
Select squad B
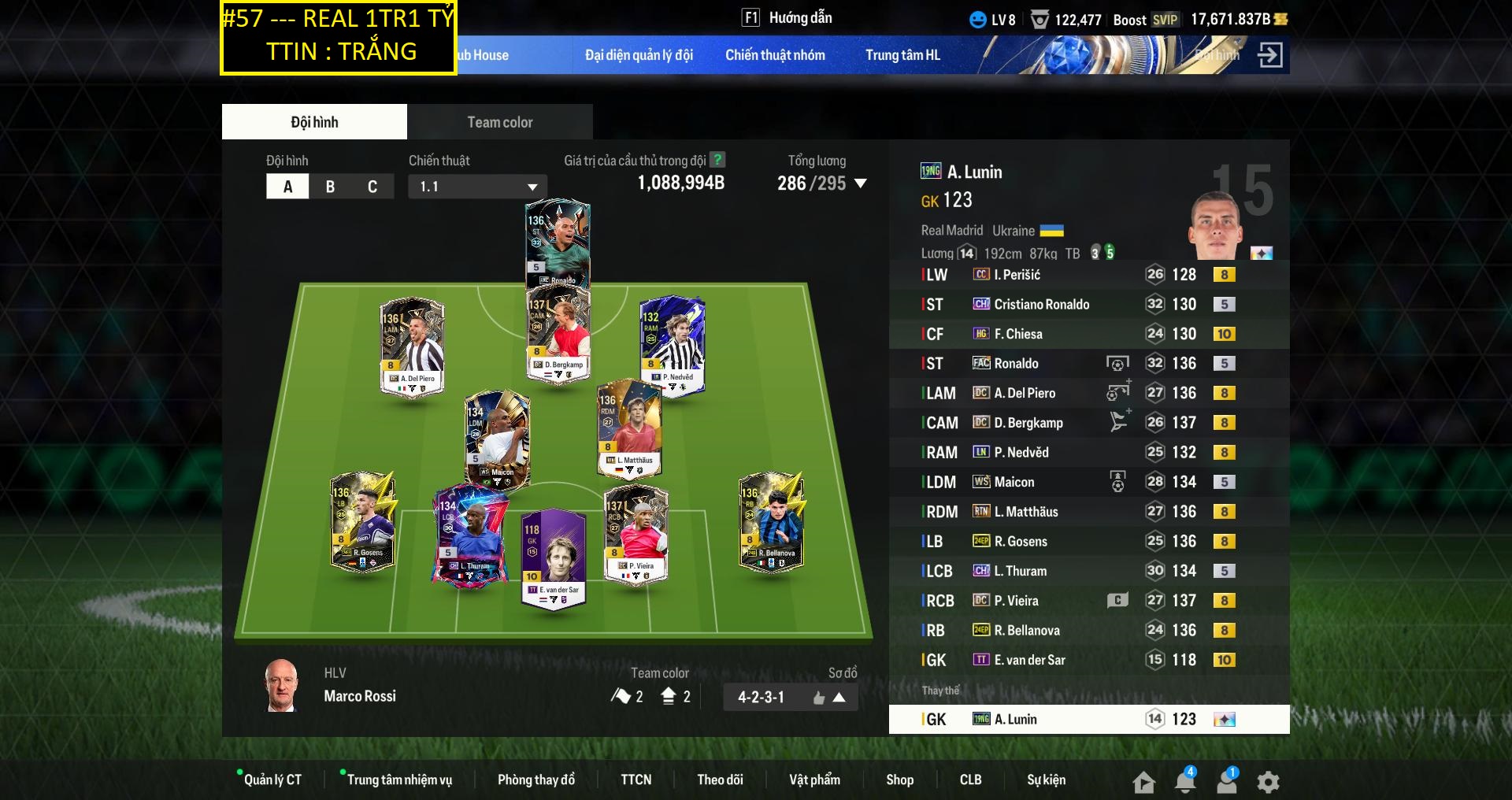pos(330,187)
